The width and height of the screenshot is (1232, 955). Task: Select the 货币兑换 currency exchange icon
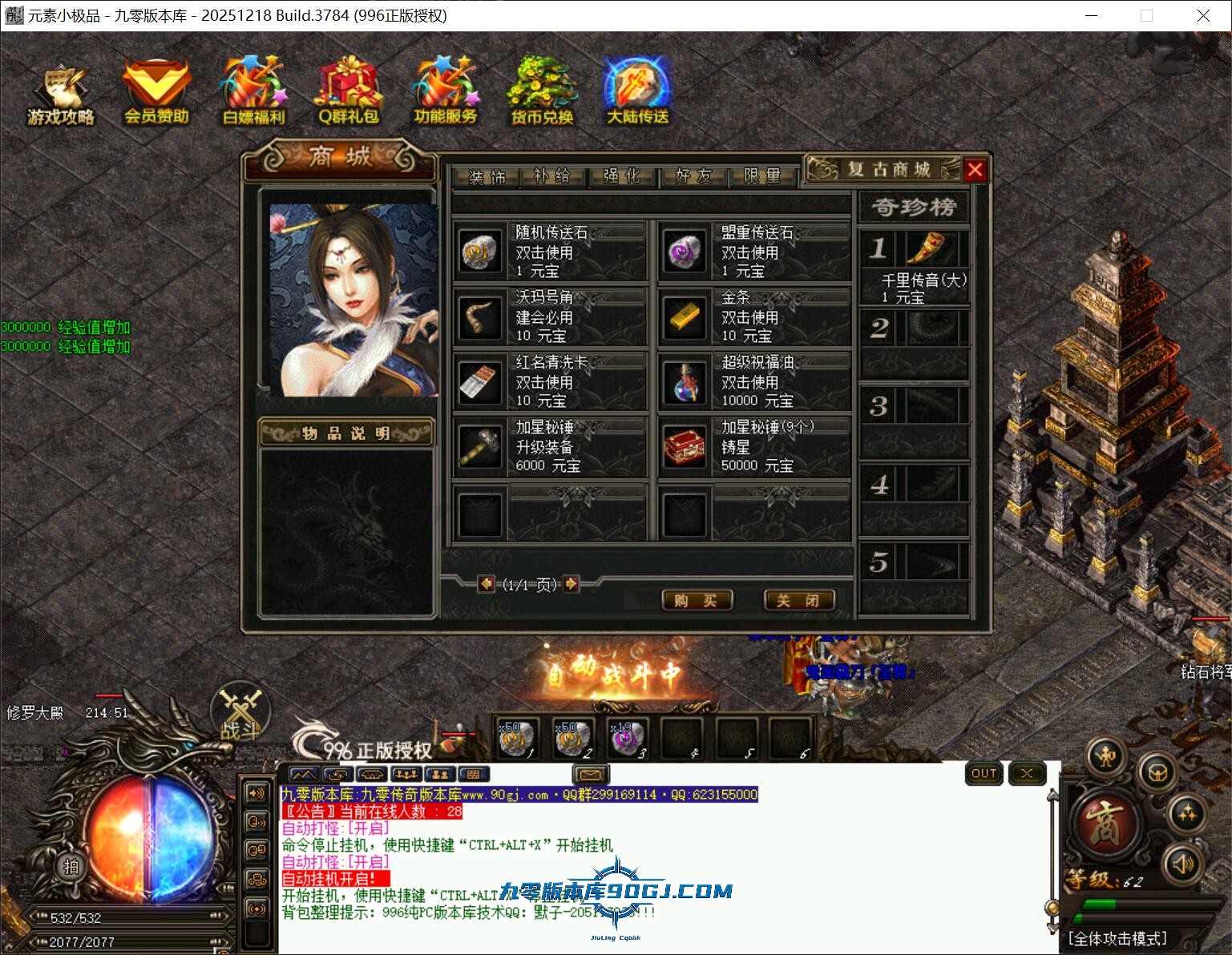pos(540,88)
